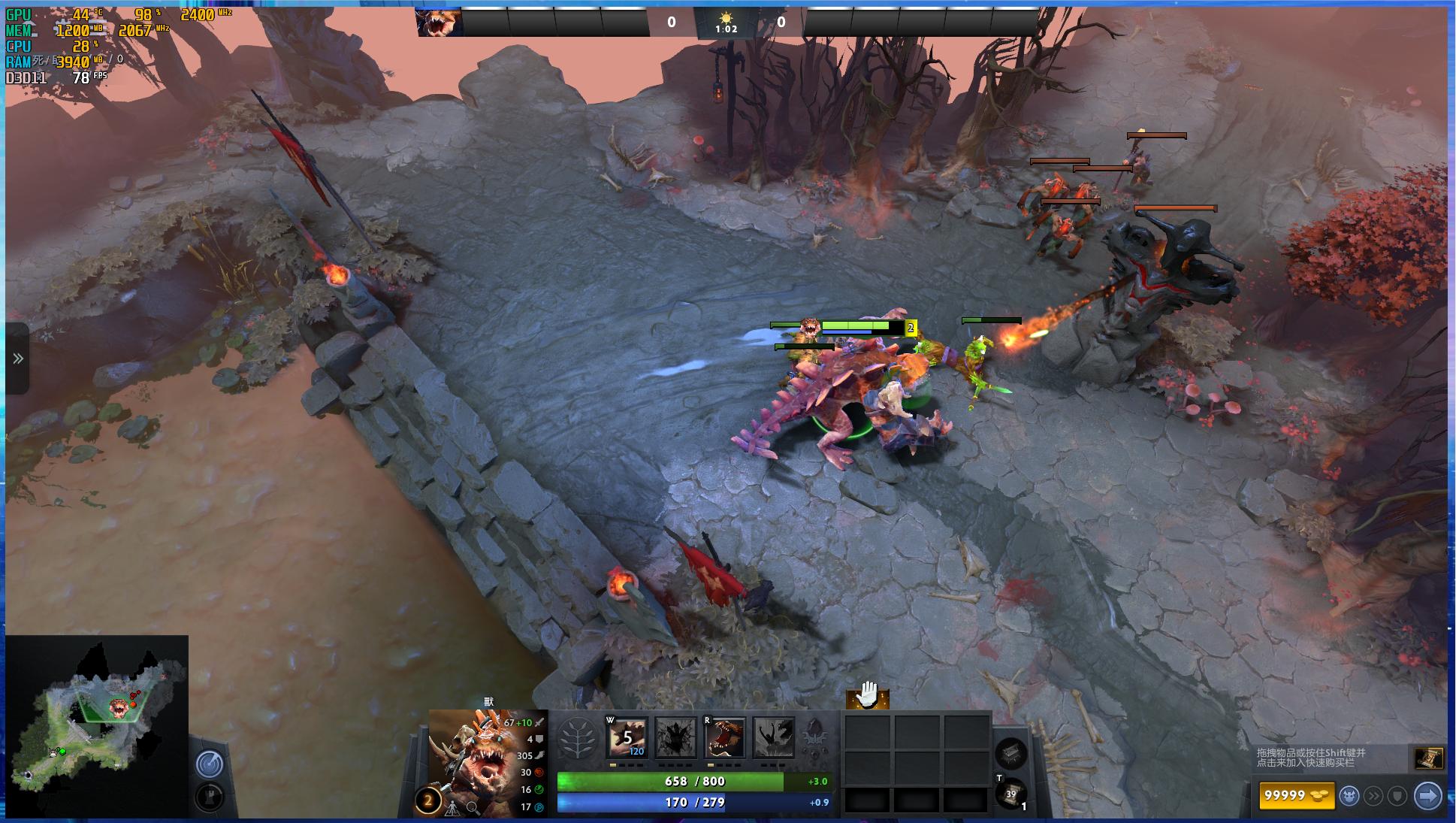Click the courier deliver items arrow
This screenshot has width=1456, height=823.
1427,795
